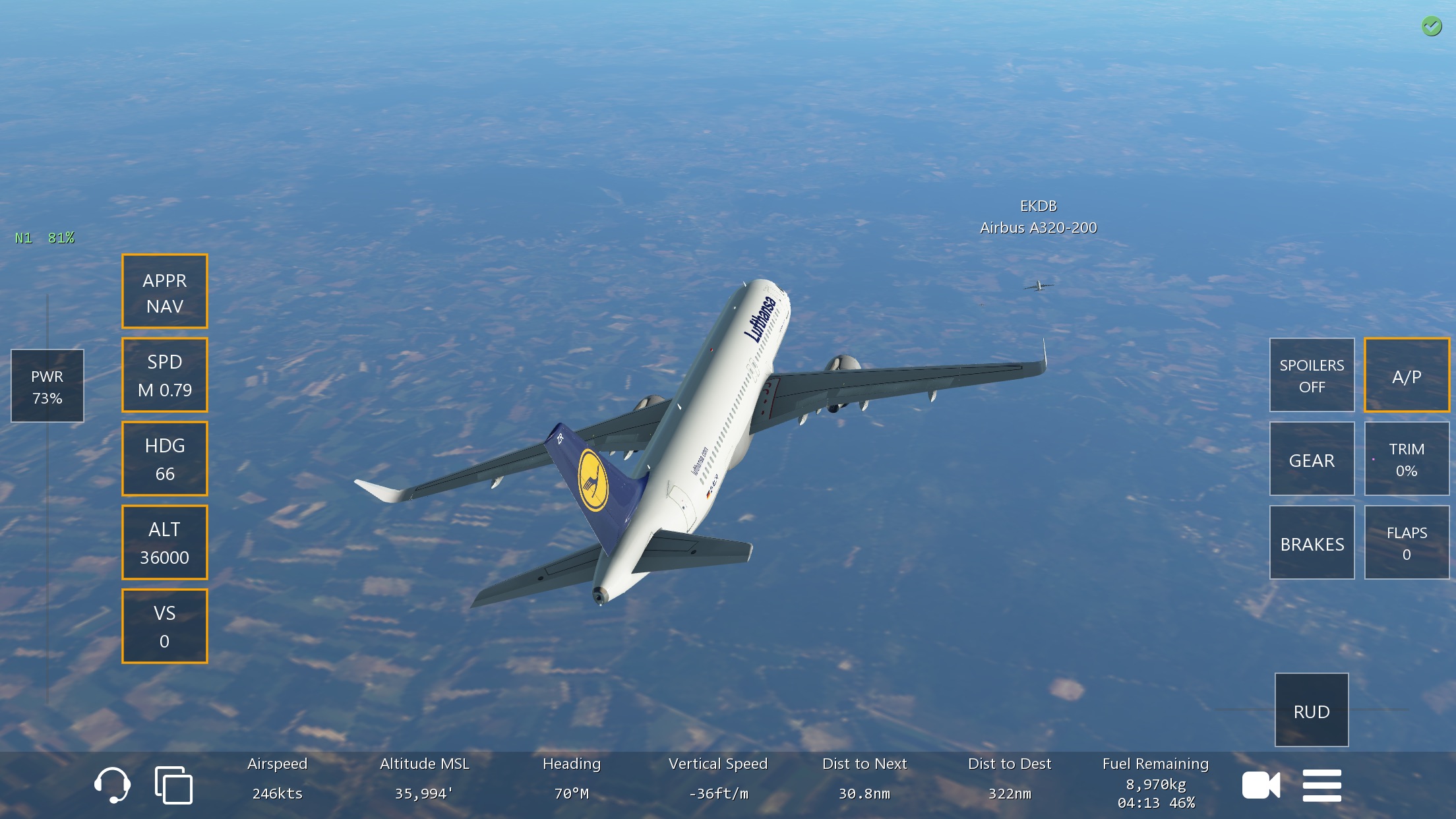
Task: Toggle the SPOILERS OFF button
Action: pyautogui.click(x=1312, y=375)
